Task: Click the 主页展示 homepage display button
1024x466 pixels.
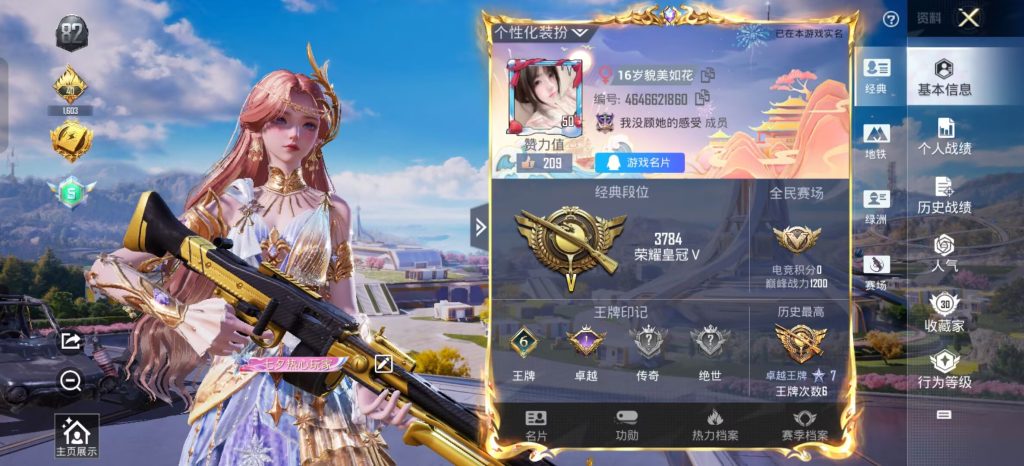Action: [76, 437]
